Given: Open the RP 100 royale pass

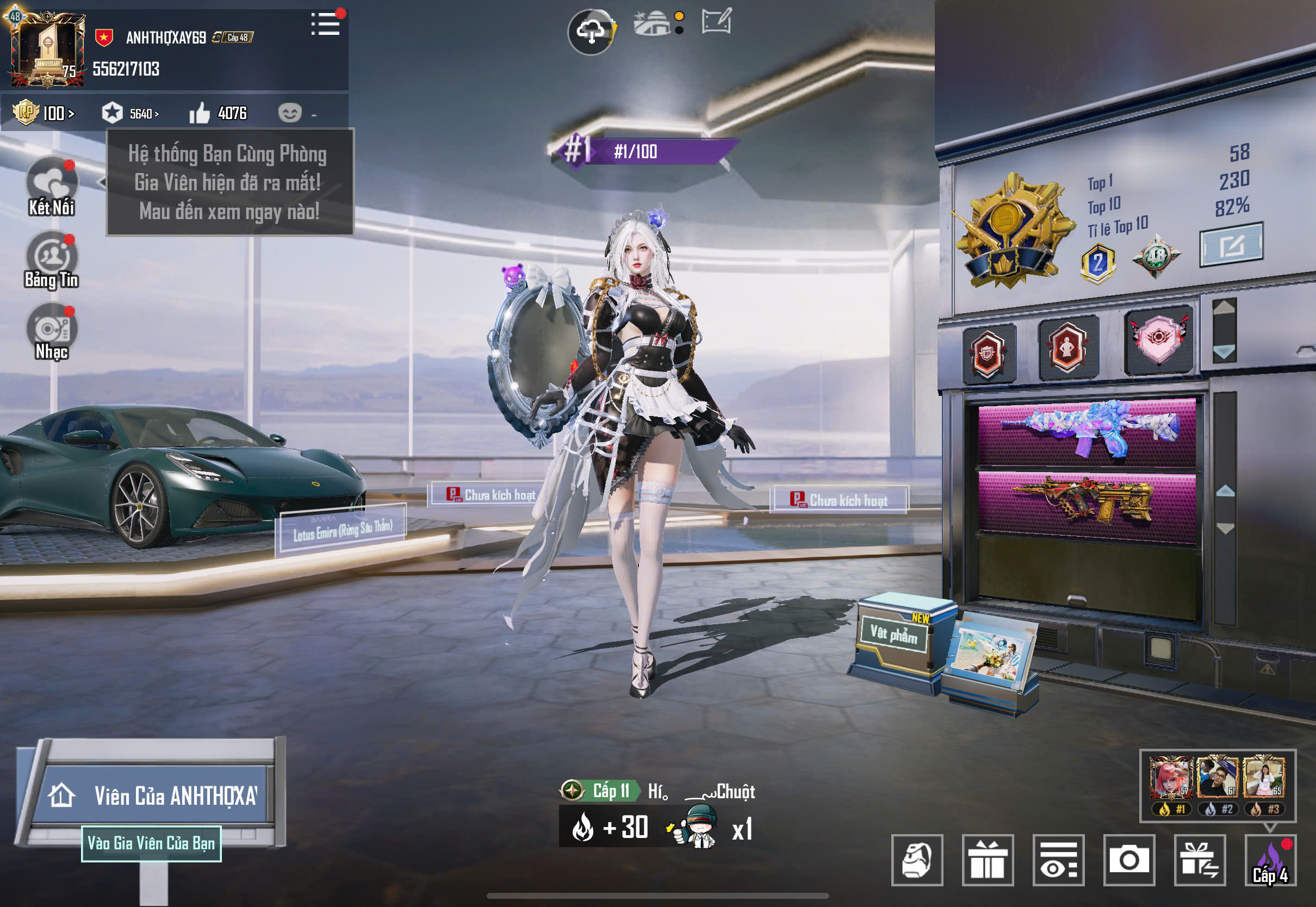Looking at the screenshot, I should click(44, 113).
